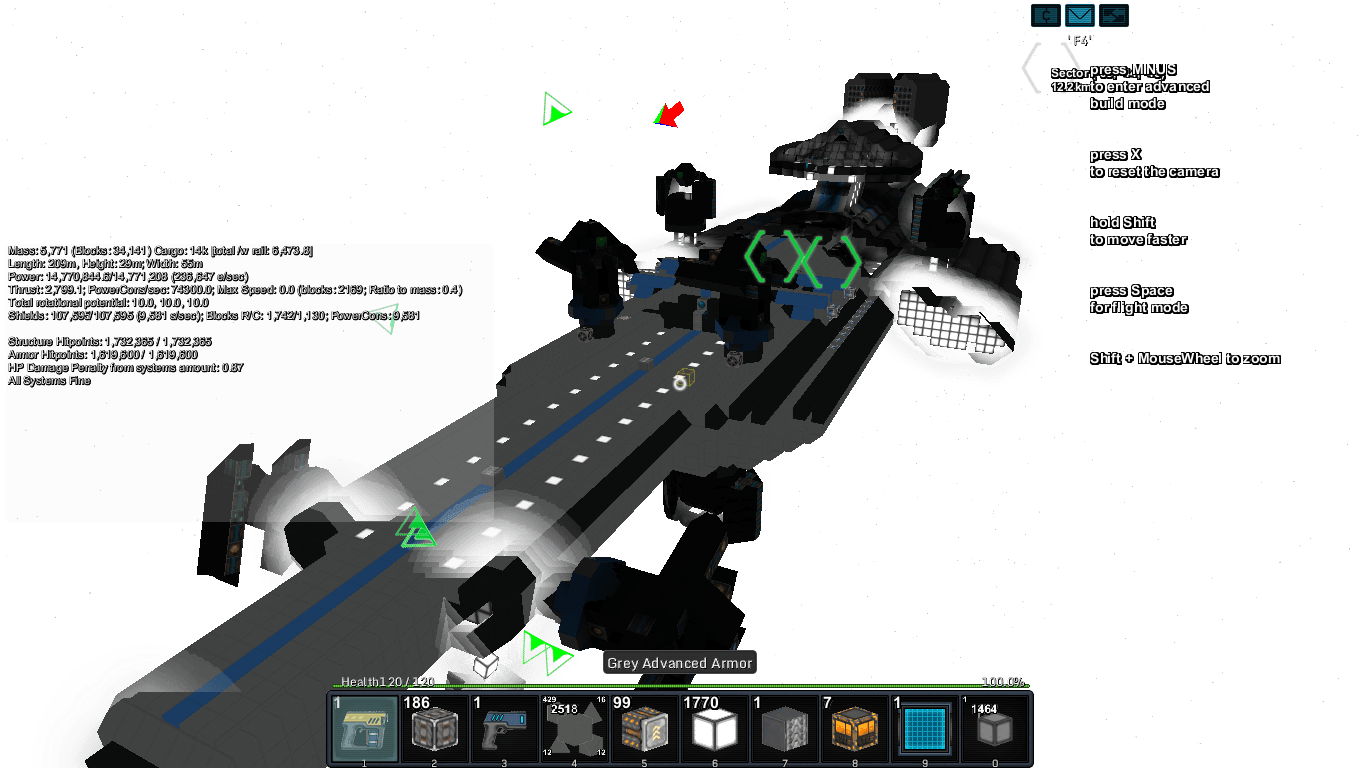Select the 186-count grey block in slot 2
Image resolution: width=1360 pixels, height=768 pixels.
(435, 728)
